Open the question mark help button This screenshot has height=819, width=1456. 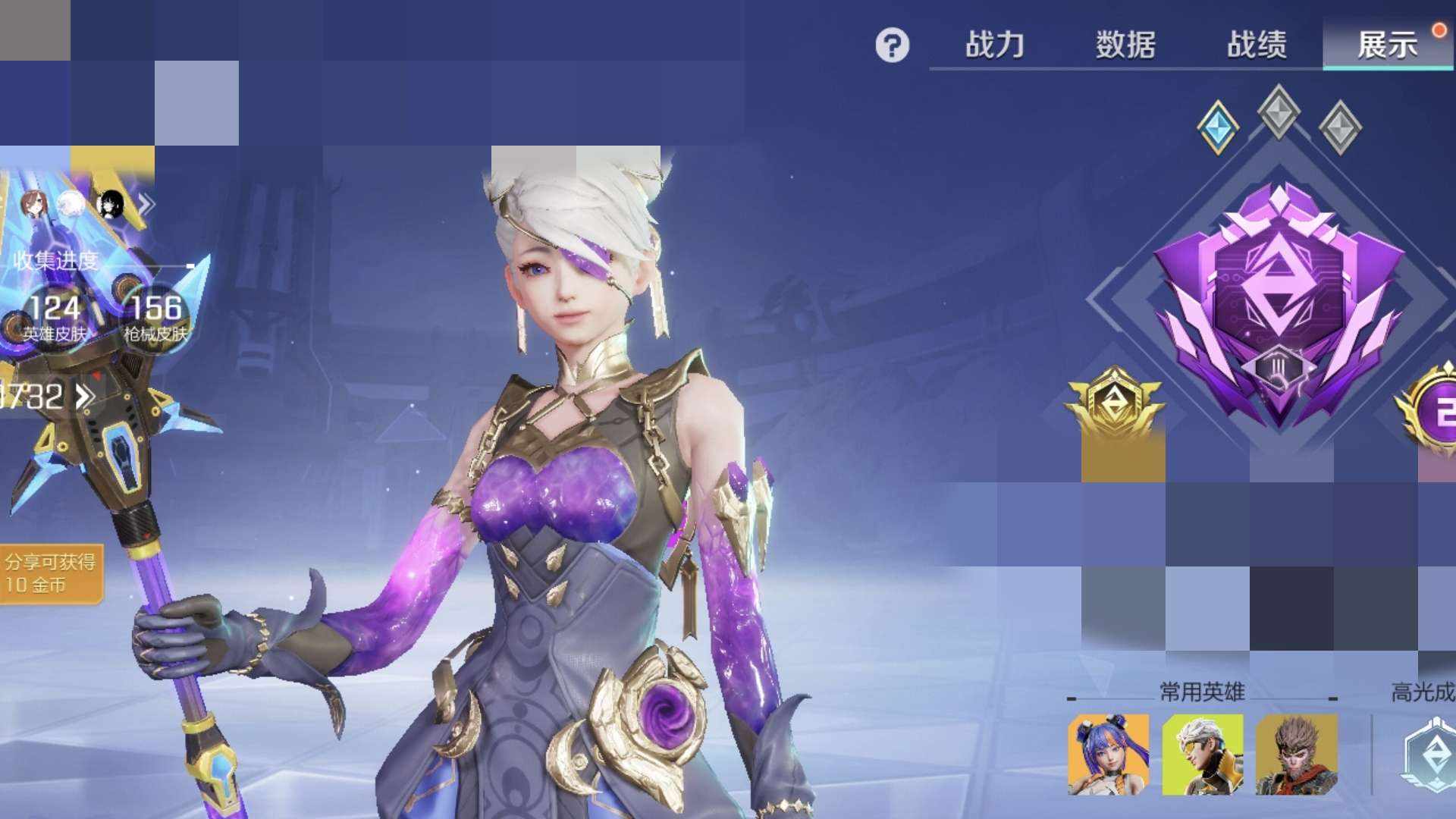click(892, 45)
